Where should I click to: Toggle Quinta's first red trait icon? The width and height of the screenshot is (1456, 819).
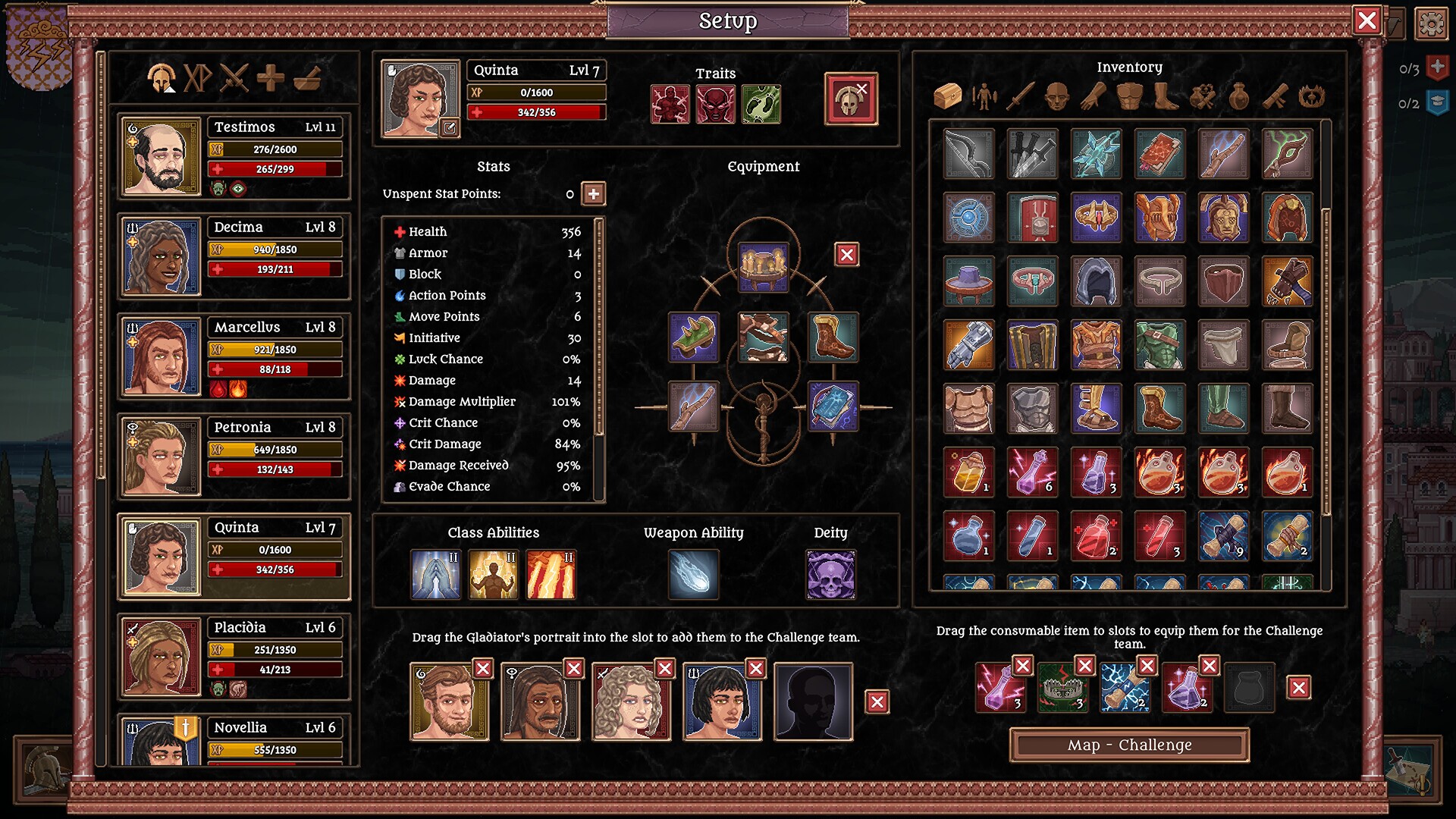coord(670,104)
